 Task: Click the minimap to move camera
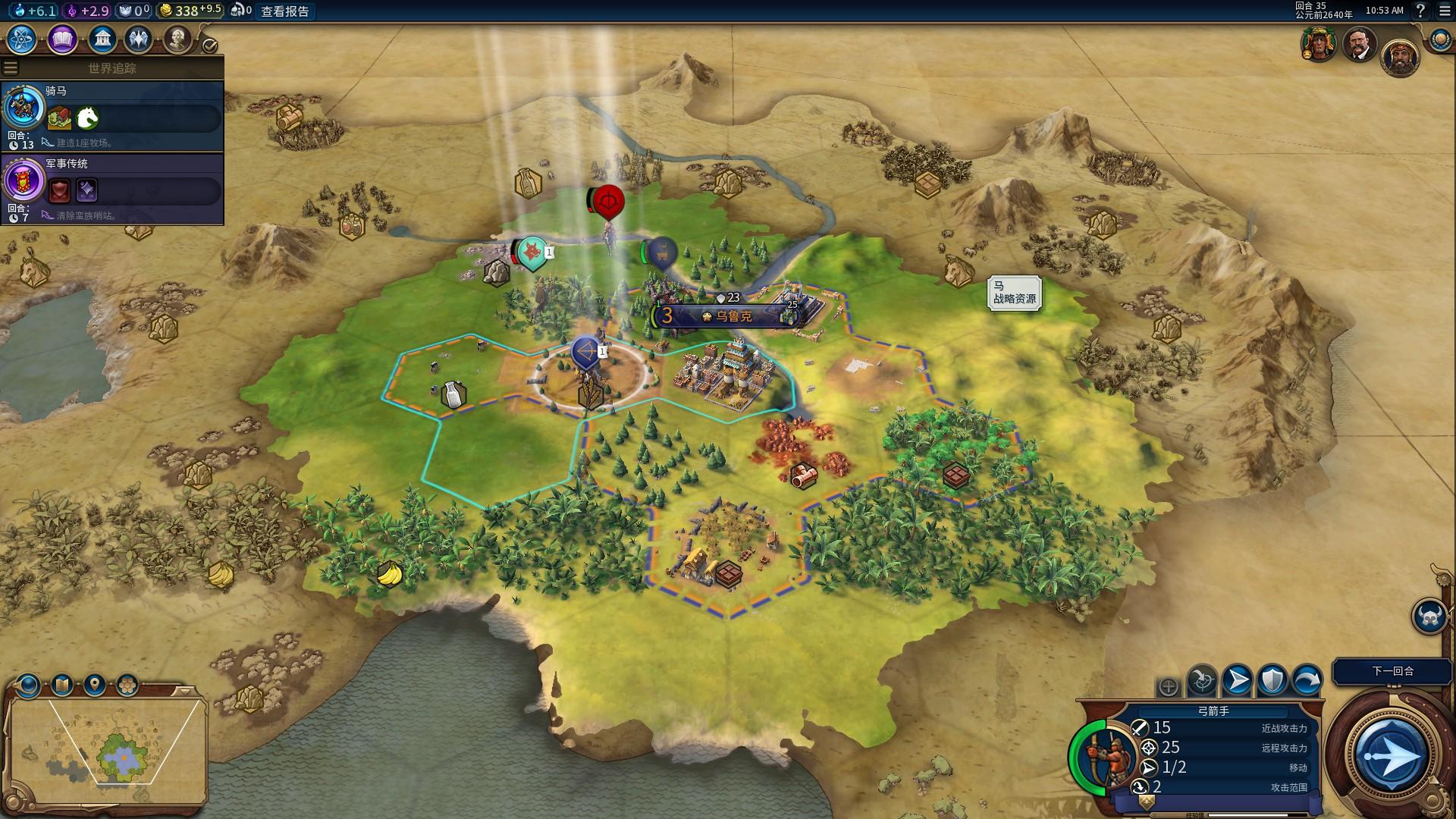[x=106, y=747]
